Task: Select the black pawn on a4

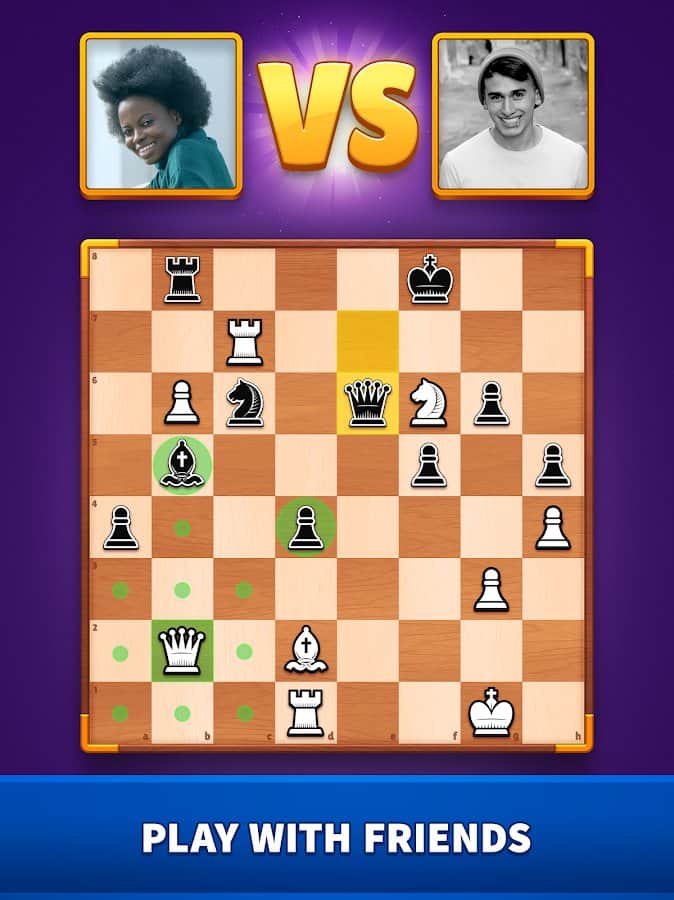Action: 120,528
